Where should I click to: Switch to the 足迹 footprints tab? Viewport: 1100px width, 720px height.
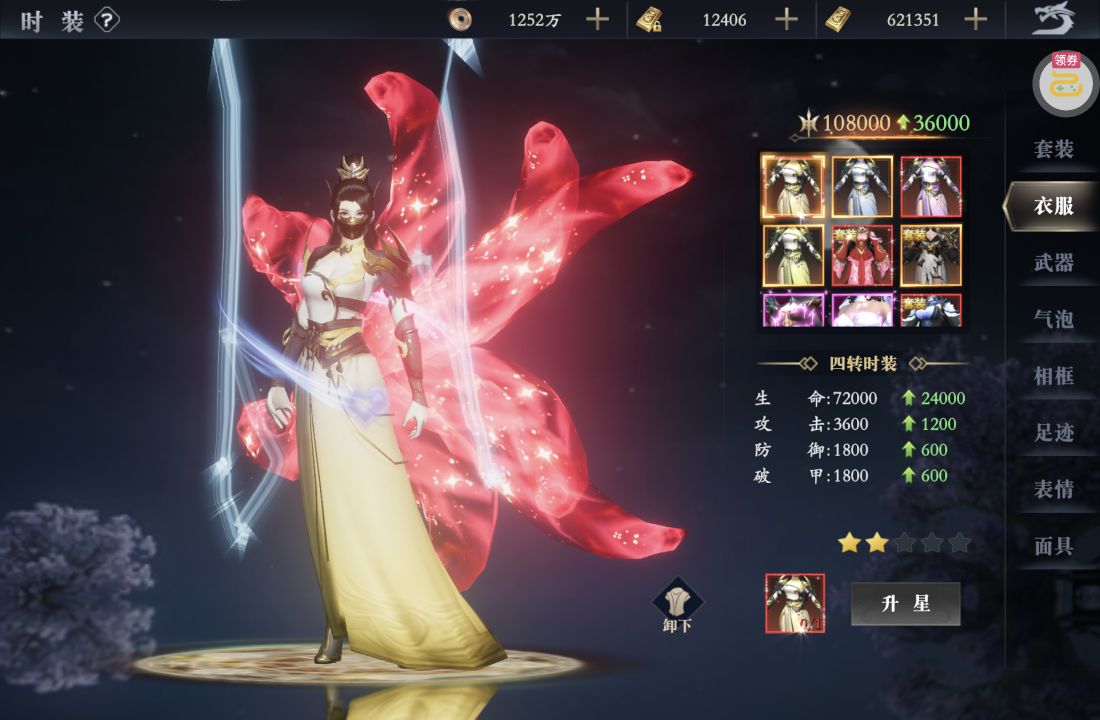click(1053, 433)
